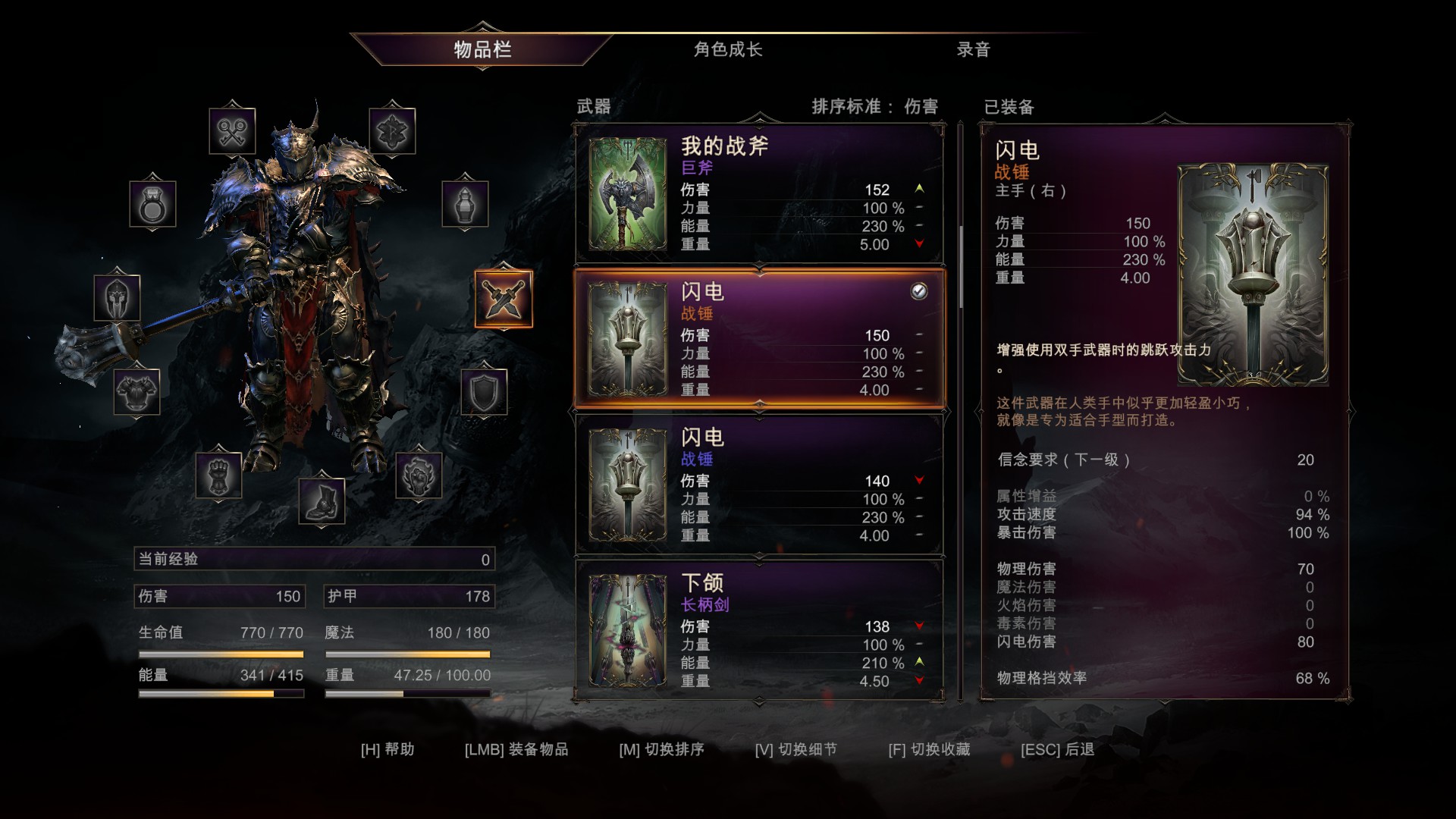Viewport: 1456px width, 819px height.
Task: Open the 排序标准：伤害 sort selector
Action: (x=874, y=107)
